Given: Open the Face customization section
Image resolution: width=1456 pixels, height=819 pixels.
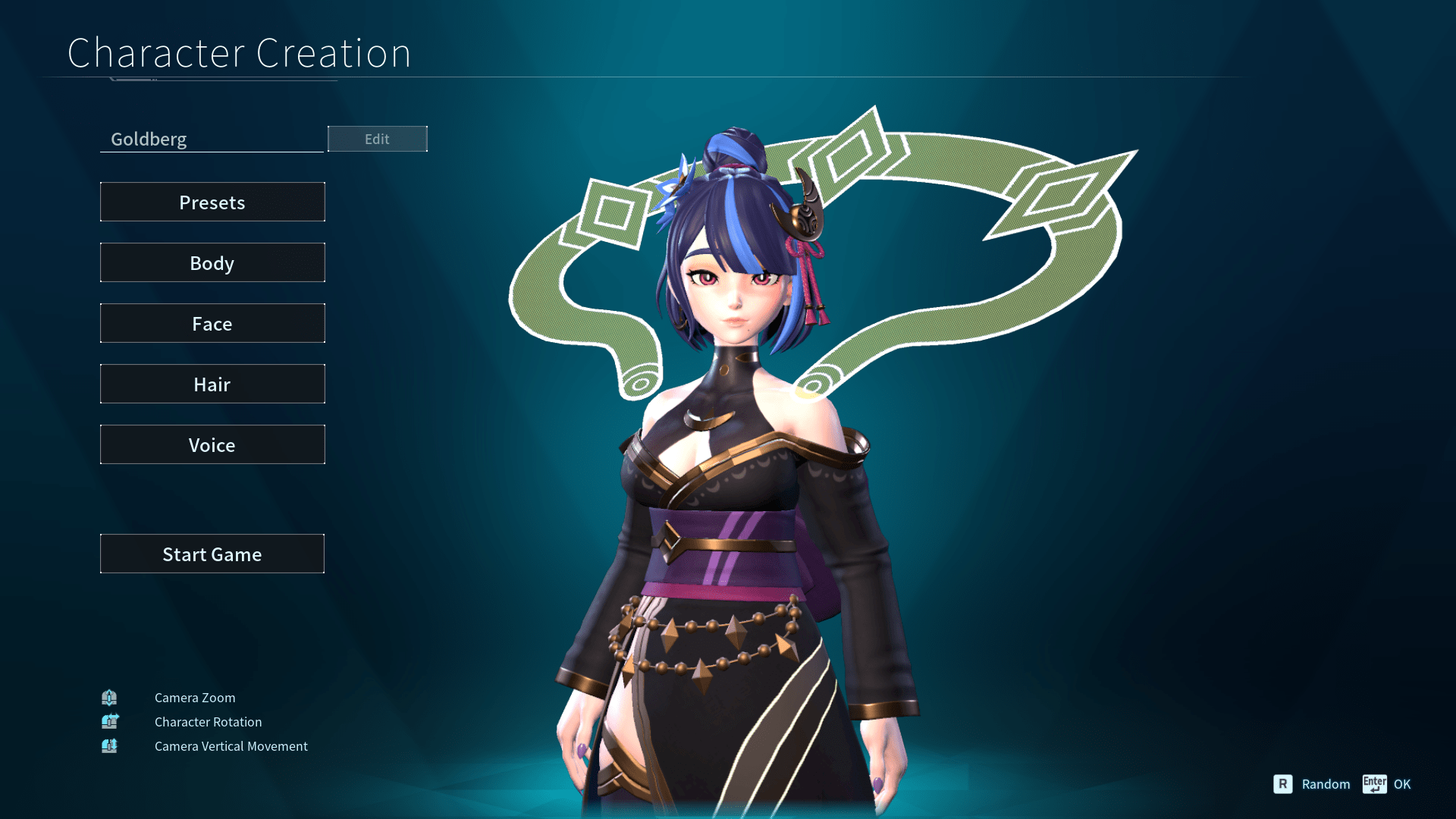Looking at the screenshot, I should [212, 323].
